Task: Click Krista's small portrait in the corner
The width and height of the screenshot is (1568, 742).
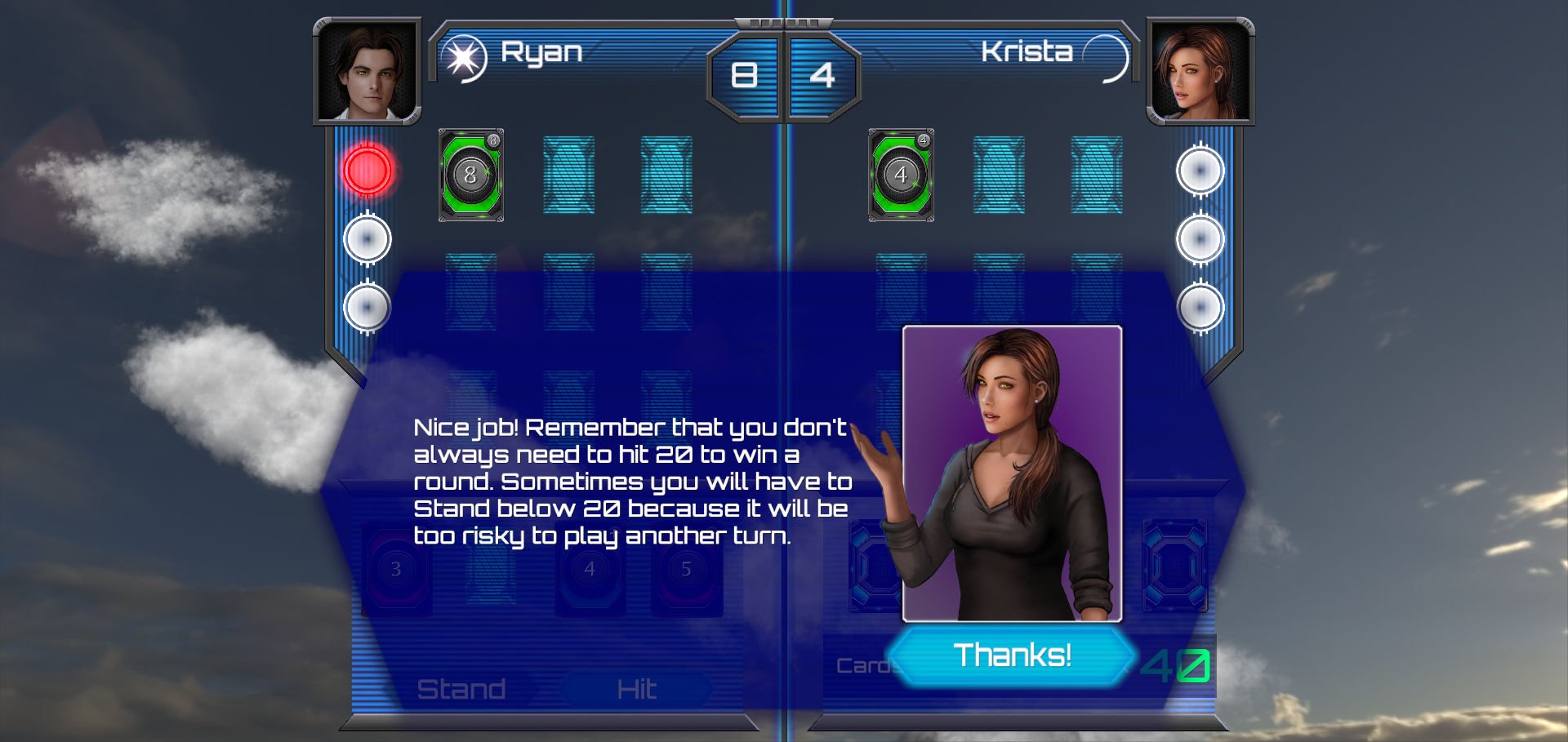Action: (x=1200, y=72)
